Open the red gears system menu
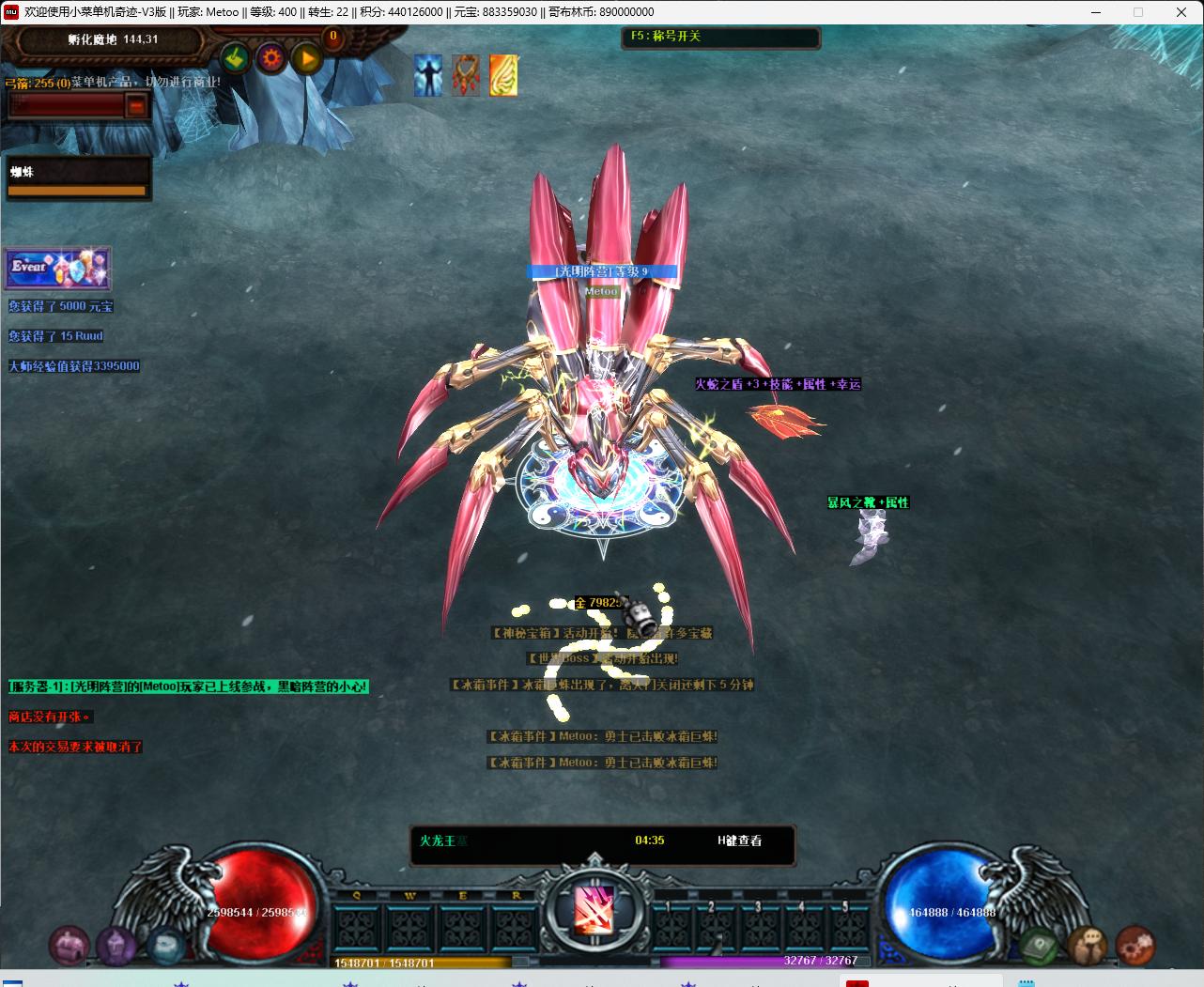The width and height of the screenshot is (1204, 987). point(1135,944)
